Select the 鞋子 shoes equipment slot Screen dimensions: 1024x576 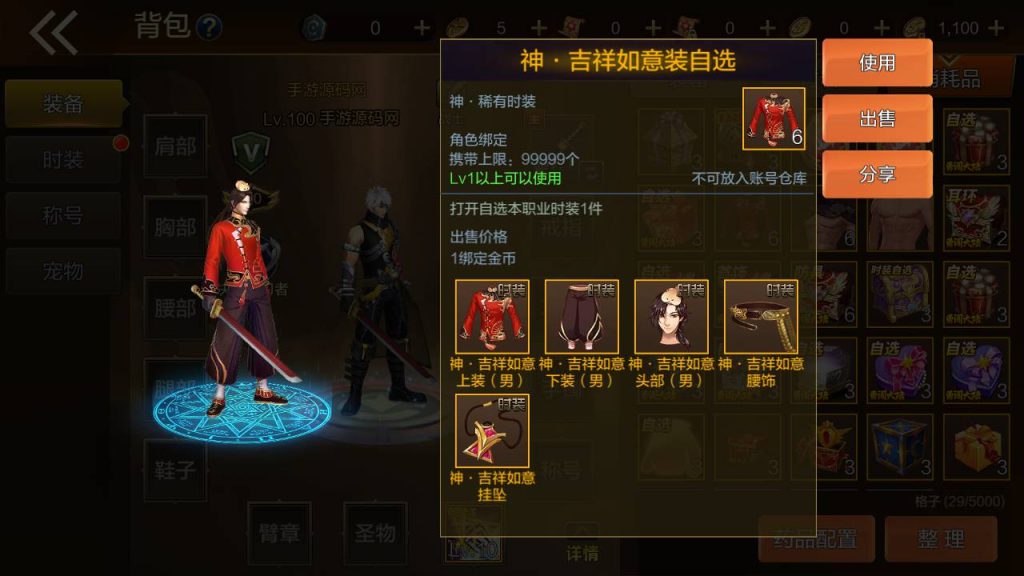[175, 469]
